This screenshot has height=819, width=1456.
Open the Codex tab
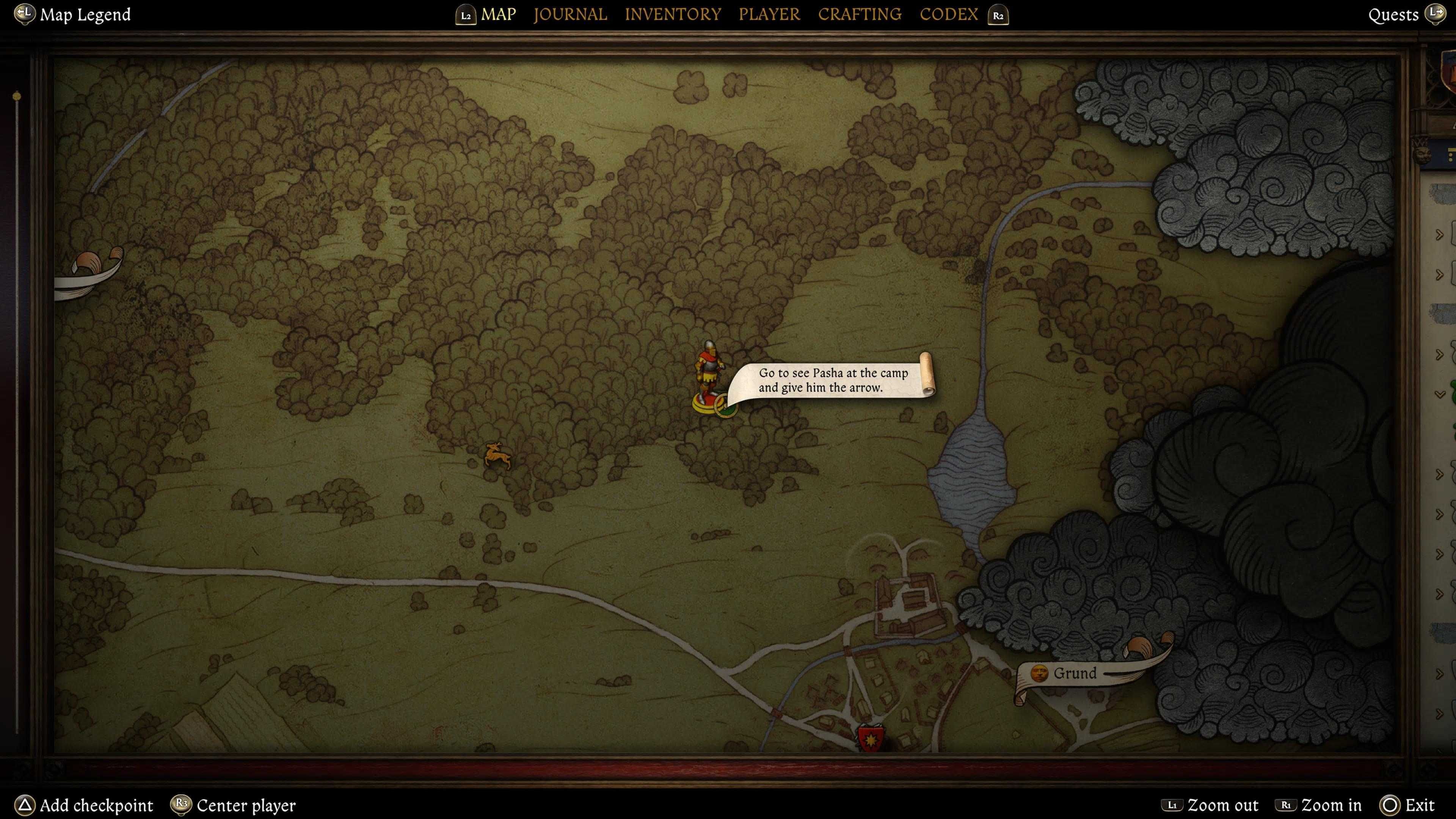tap(948, 14)
